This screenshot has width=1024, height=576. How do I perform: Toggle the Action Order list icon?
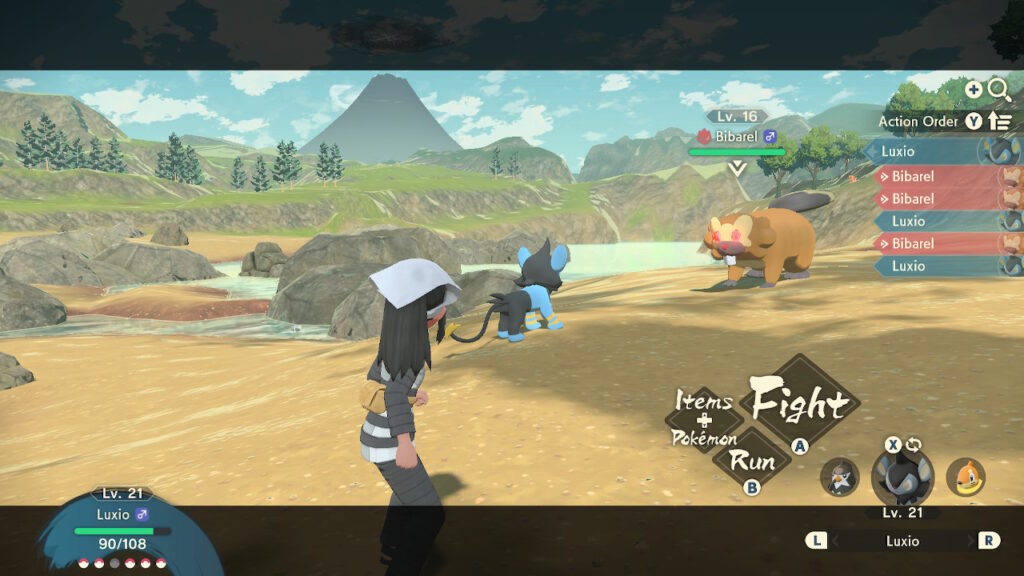[x=999, y=121]
